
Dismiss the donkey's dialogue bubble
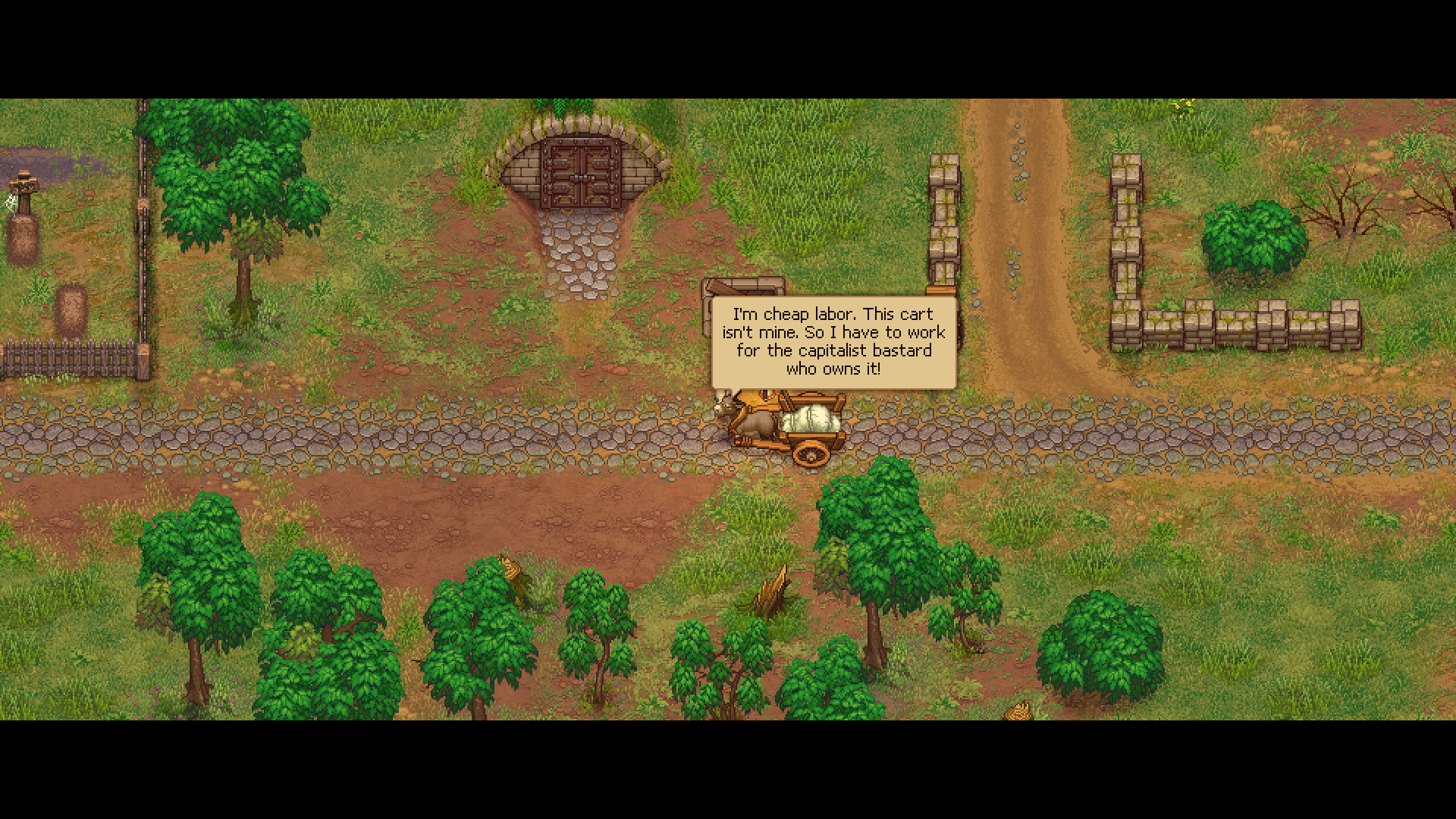[x=834, y=341]
